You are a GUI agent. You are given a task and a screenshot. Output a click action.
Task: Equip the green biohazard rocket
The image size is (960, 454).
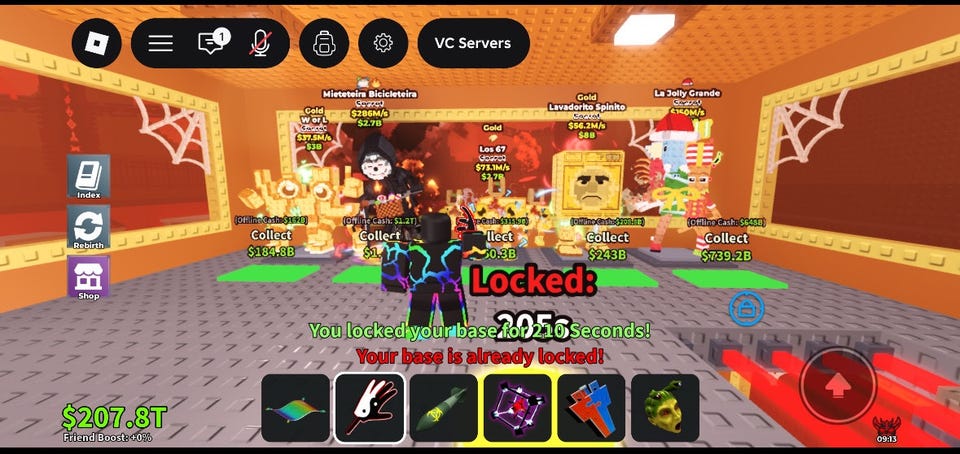click(x=444, y=408)
